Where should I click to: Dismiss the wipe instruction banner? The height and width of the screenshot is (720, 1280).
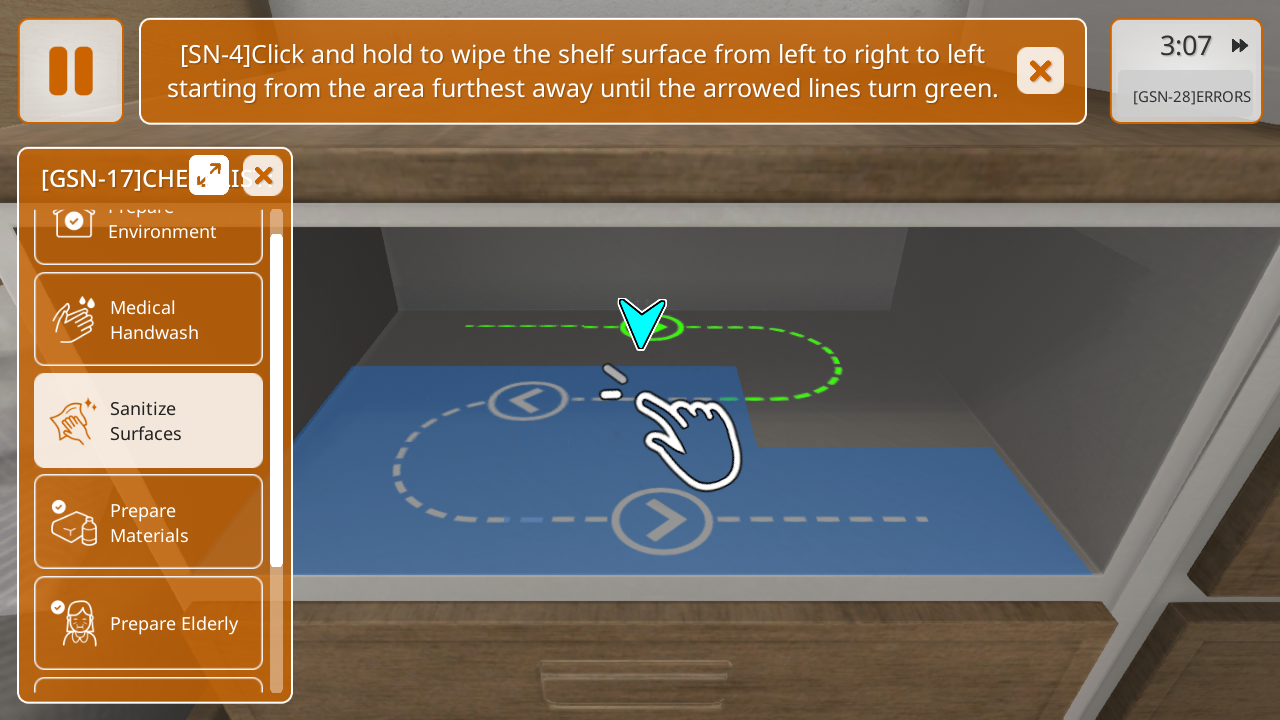1040,71
